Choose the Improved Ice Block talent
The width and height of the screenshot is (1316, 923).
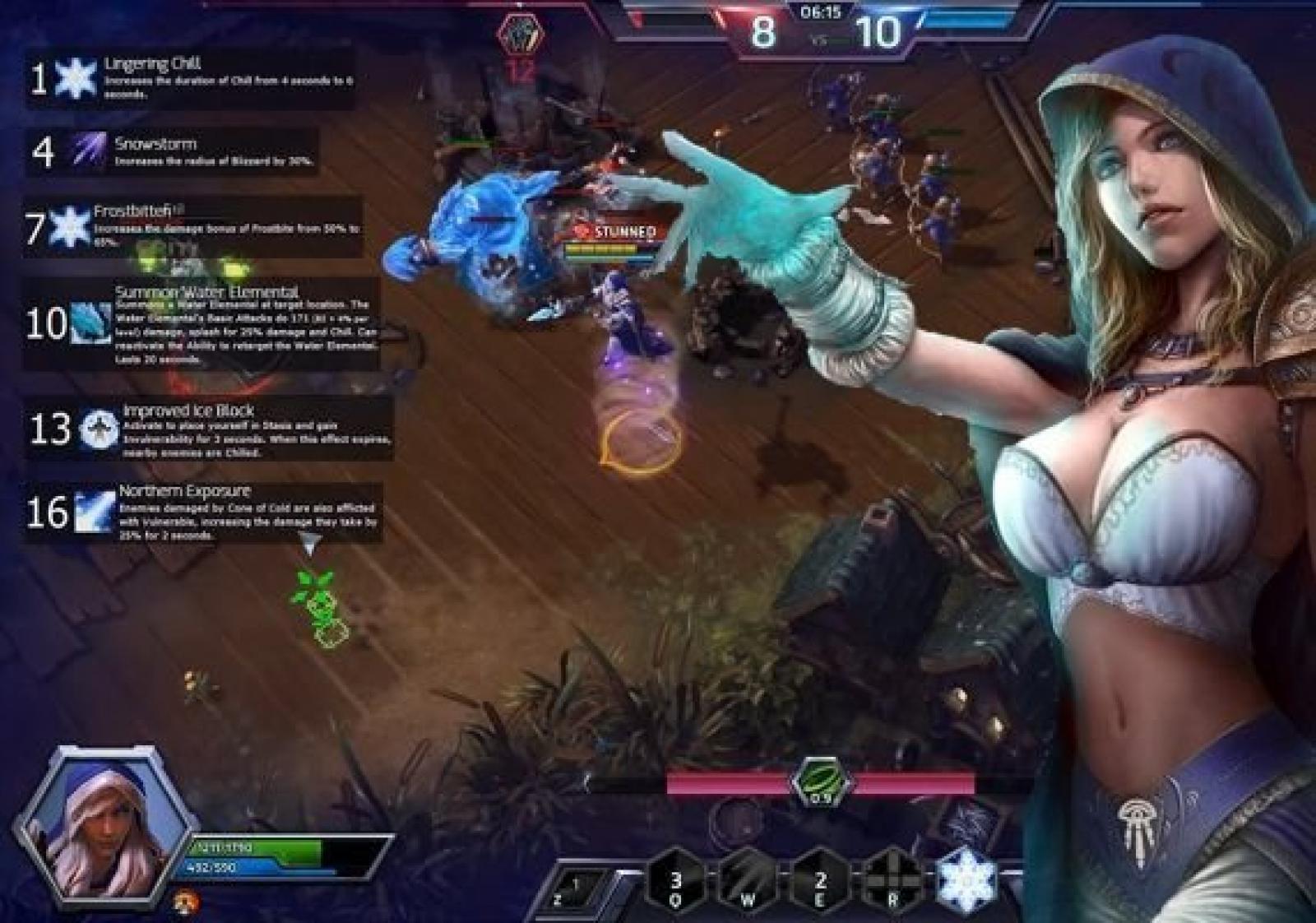100,429
